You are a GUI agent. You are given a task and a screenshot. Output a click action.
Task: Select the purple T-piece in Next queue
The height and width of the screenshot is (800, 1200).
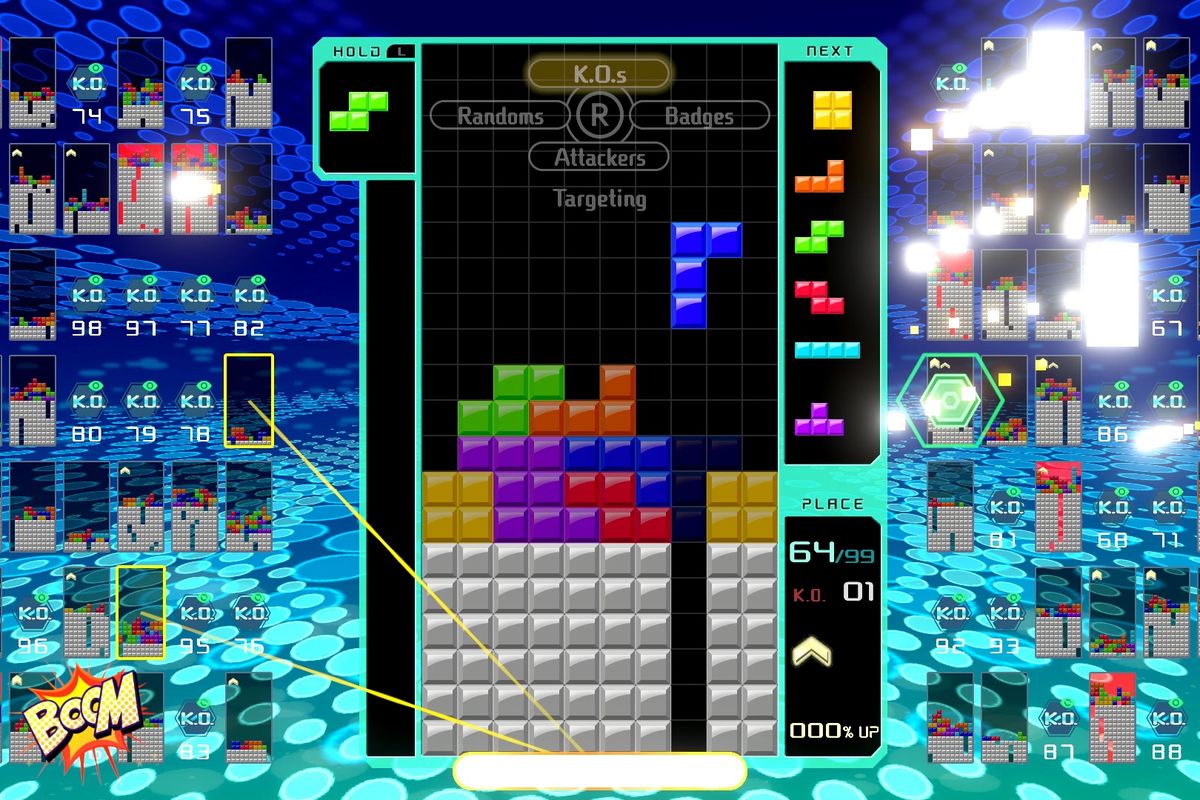point(820,419)
